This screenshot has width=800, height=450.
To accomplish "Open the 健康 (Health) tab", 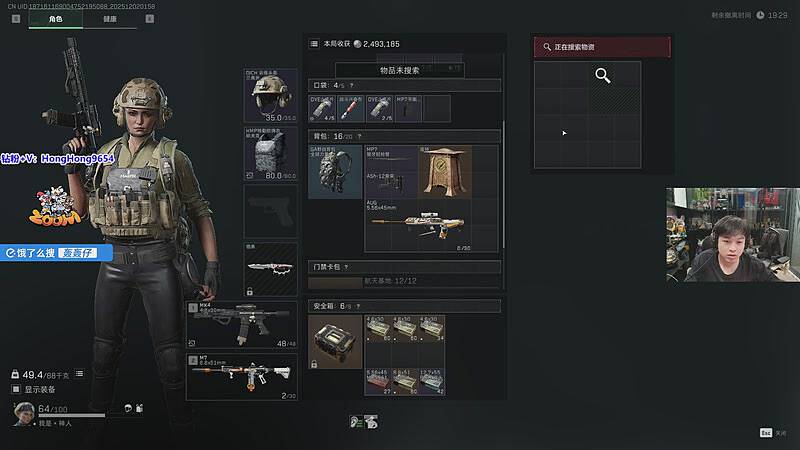I will [x=109, y=18].
